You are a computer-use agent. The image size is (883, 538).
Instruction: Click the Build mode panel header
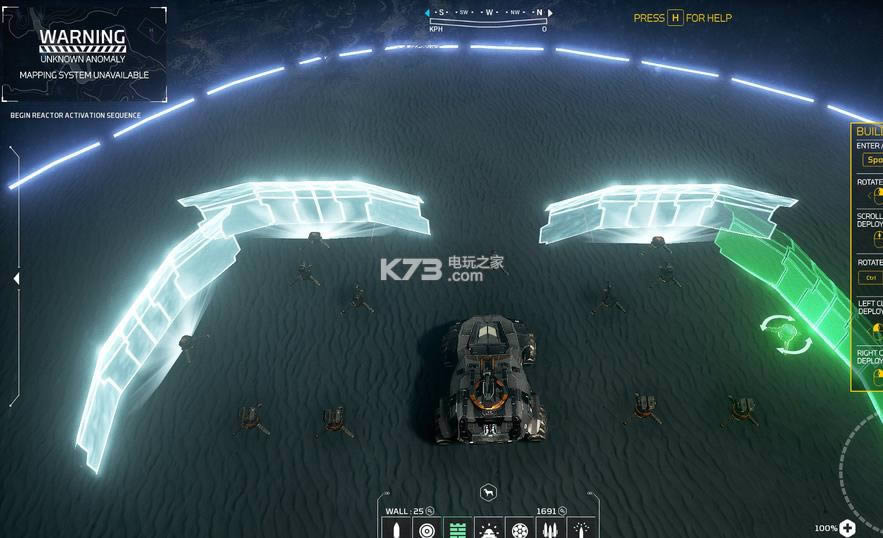tap(868, 131)
